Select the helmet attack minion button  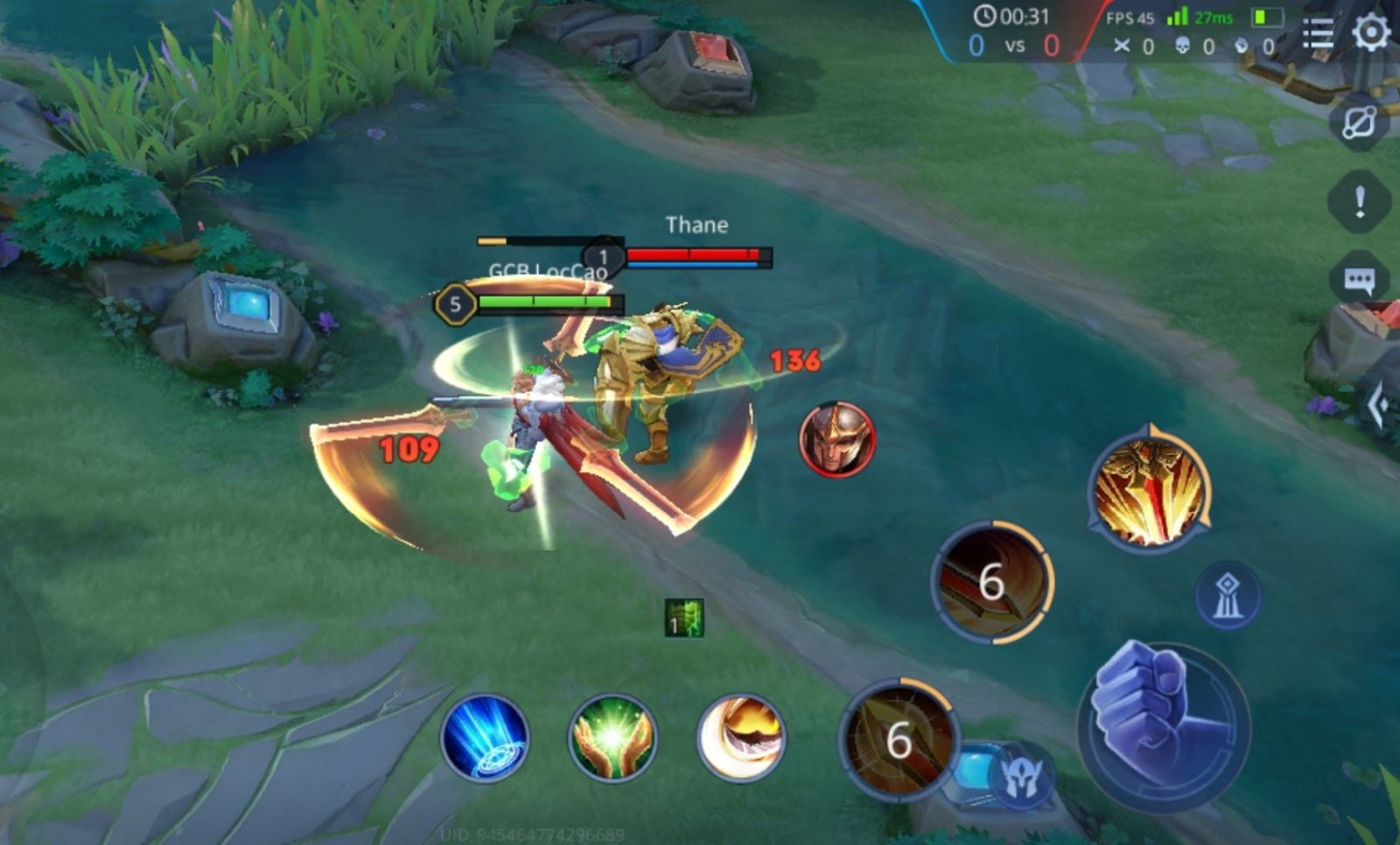tap(1020, 775)
